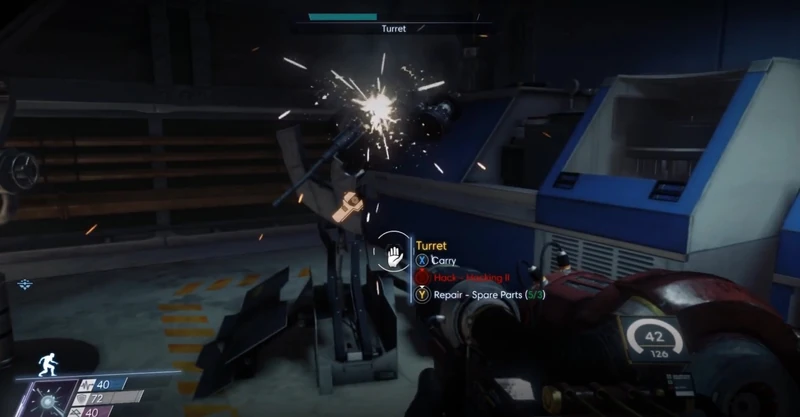The width and height of the screenshot is (800, 417).
Task: Select the red Hack - Hacking II option
Action: (463, 277)
